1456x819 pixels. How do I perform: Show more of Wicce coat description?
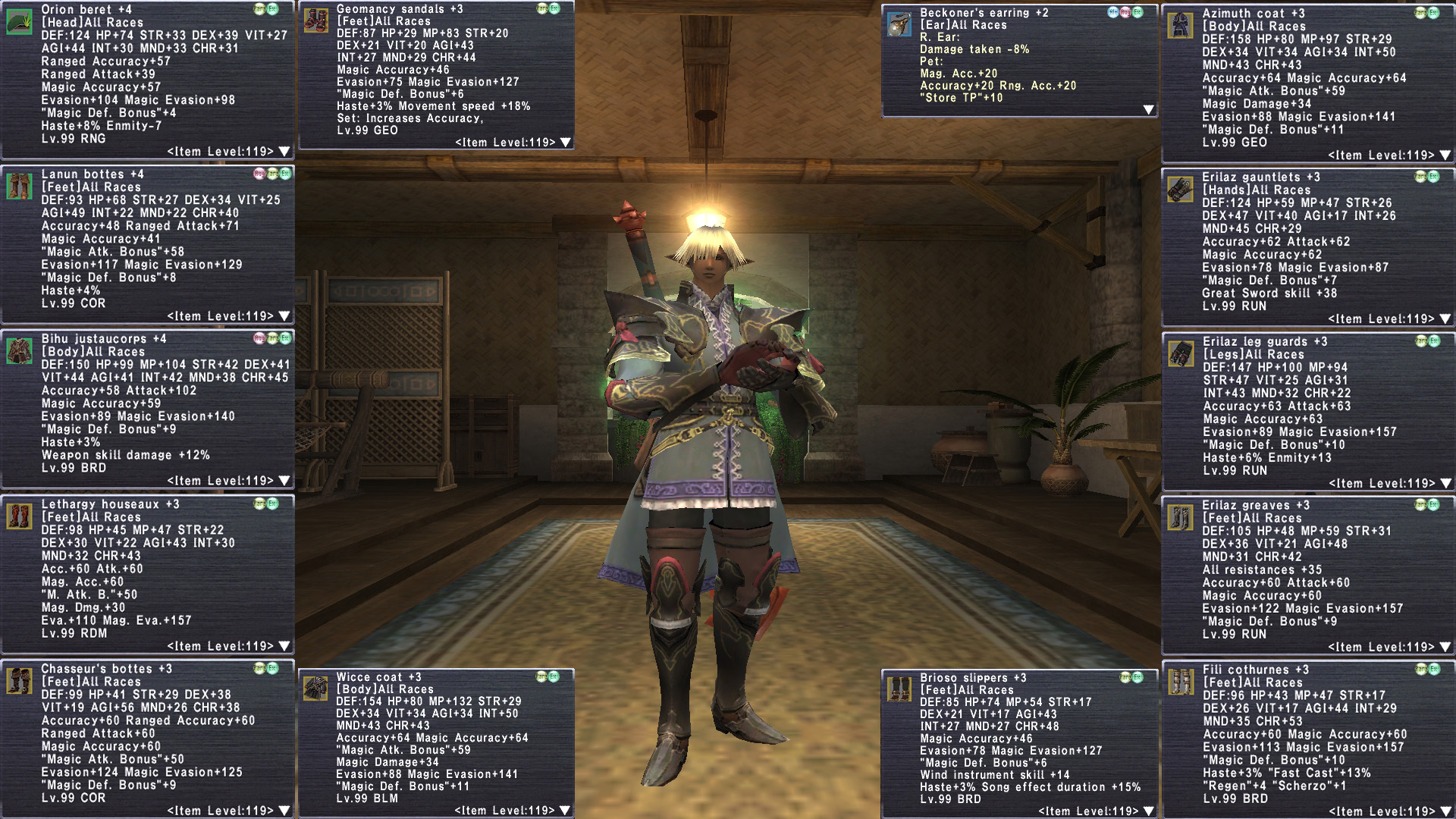coord(565,811)
